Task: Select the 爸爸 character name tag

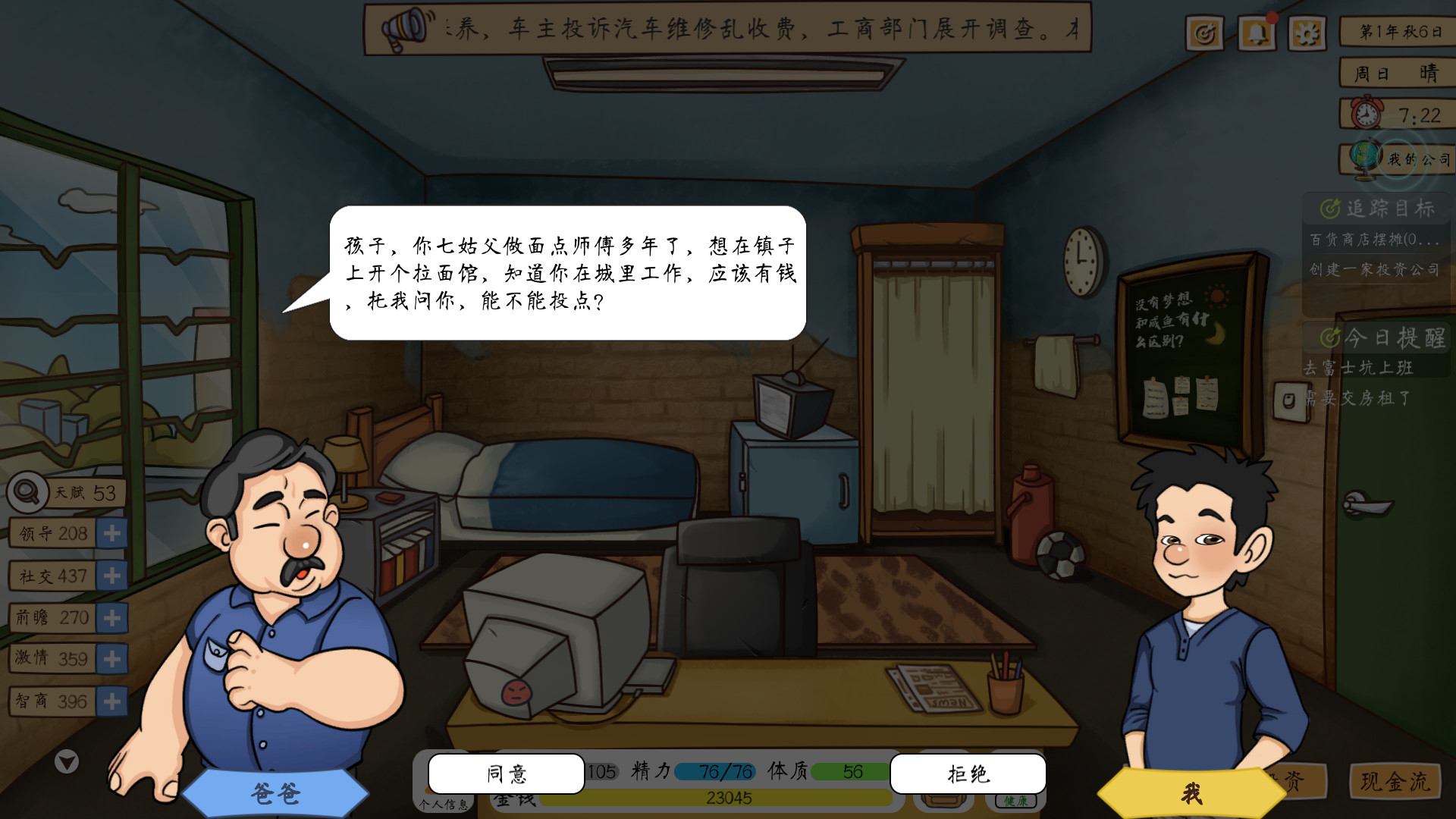Action: point(275,792)
